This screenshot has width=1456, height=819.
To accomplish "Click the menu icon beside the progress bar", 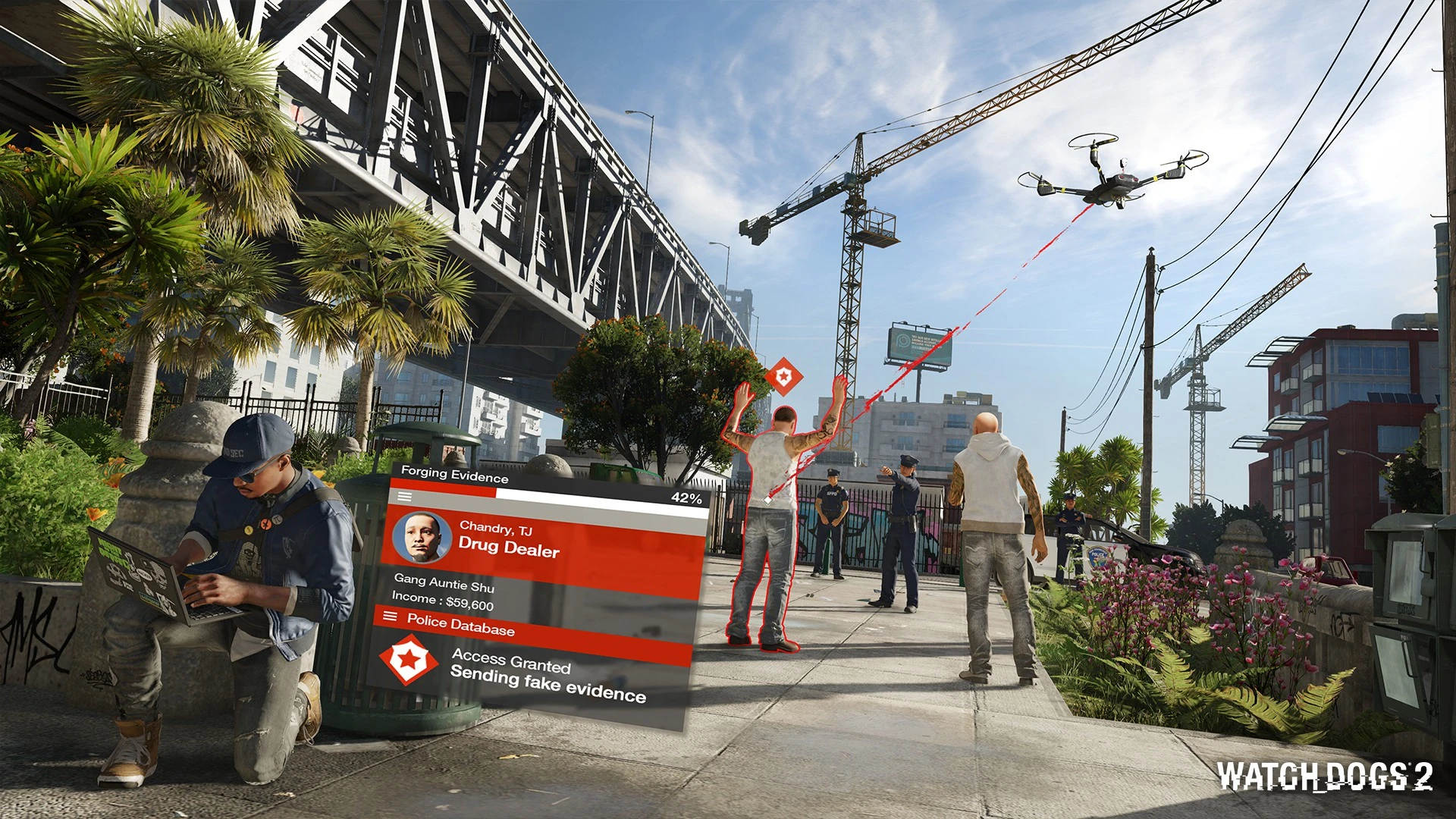I will tap(405, 496).
